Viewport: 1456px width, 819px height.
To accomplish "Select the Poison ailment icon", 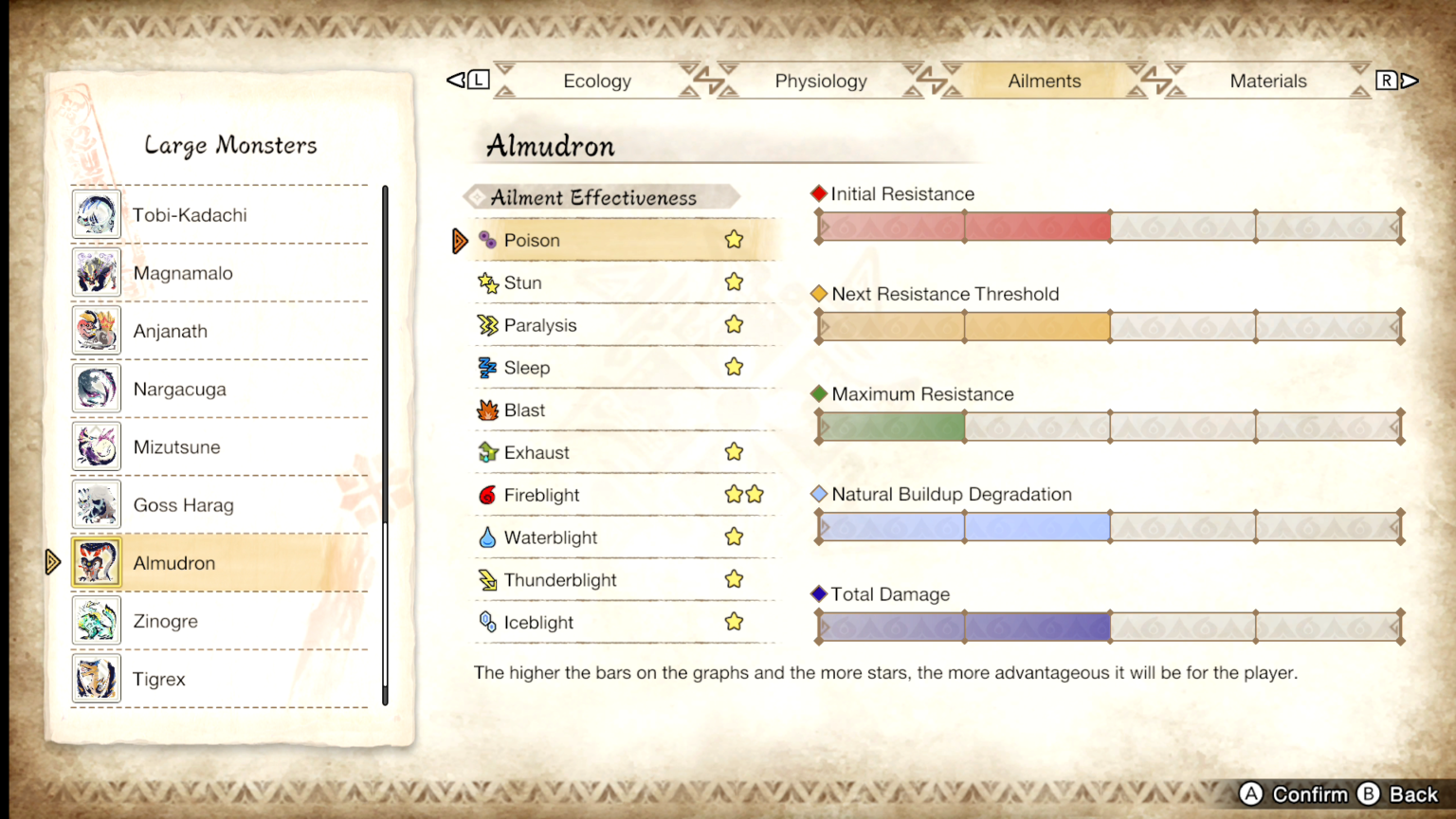I will tap(488, 240).
